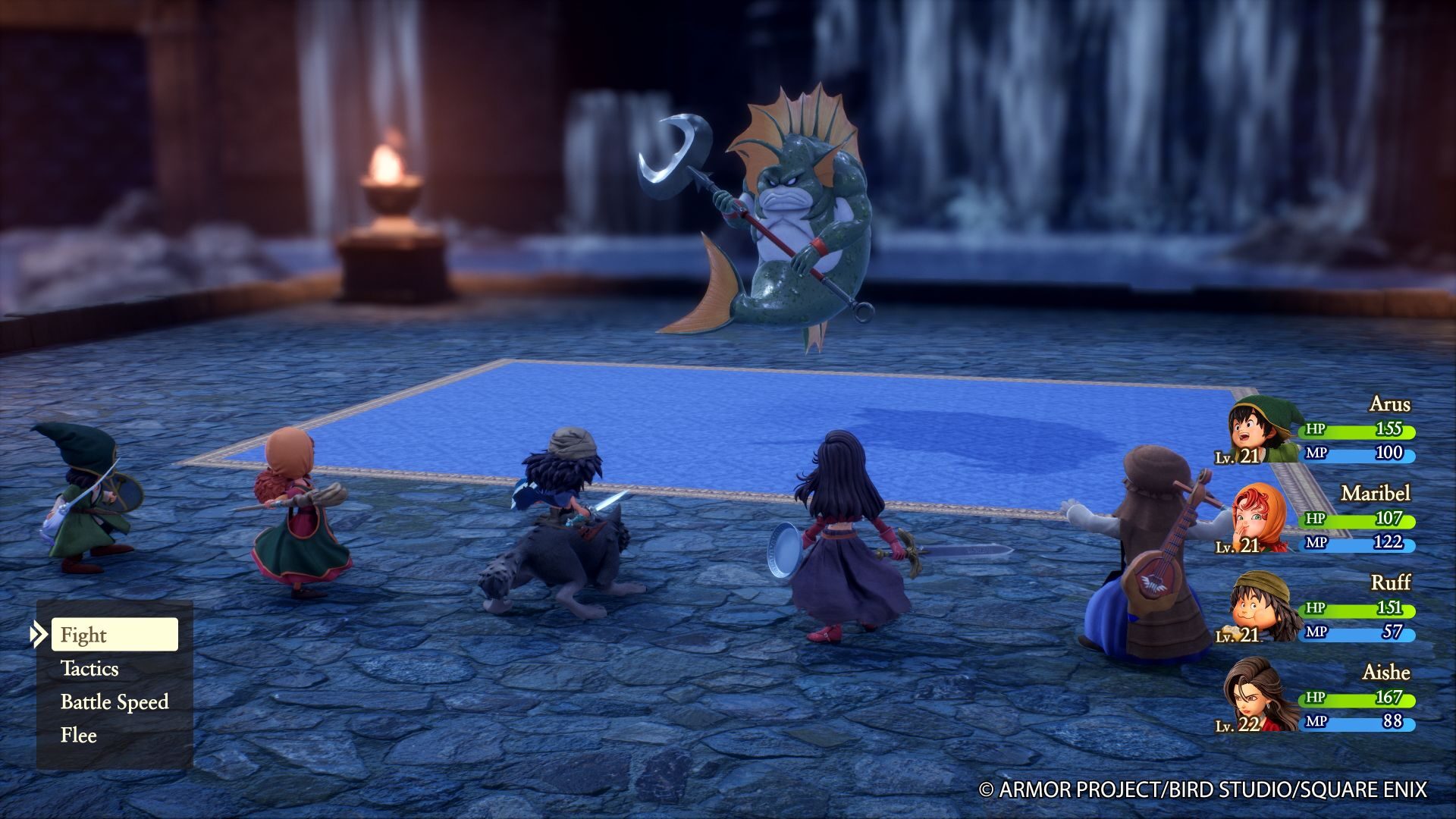Open the Tactics menu option
Image resolution: width=1456 pixels, height=819 pixels.
[89, 670]
